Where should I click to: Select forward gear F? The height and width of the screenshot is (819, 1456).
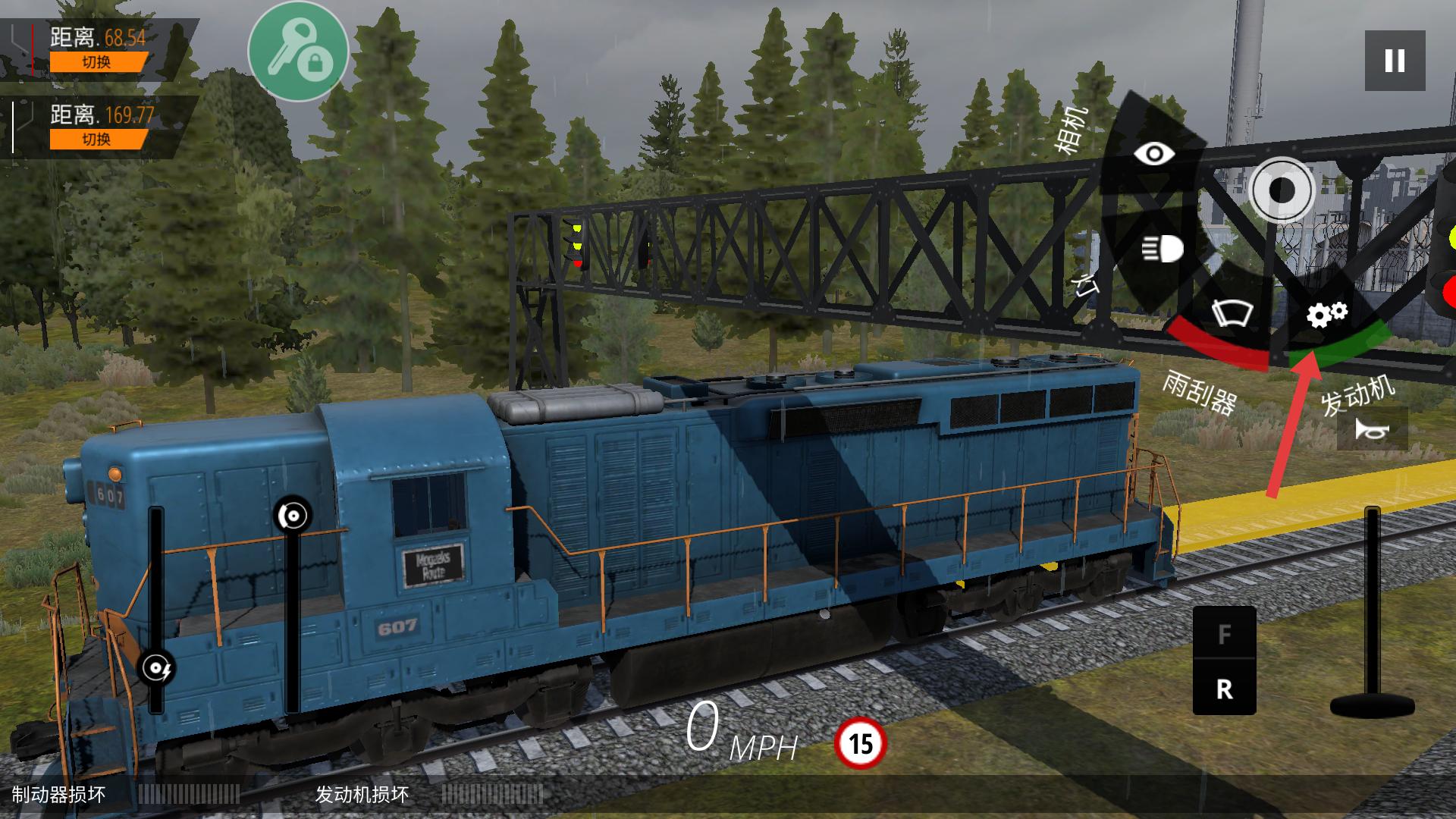click(x=1224, y=634)
